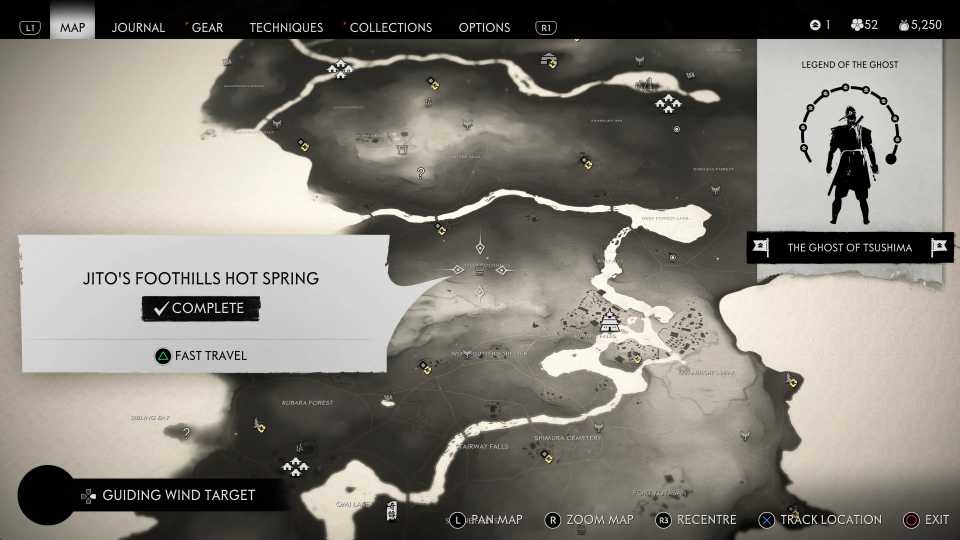This screenshot has height=540, width=960.
Task: Select the castle marker on the map
Action: (x=609, y=320)
